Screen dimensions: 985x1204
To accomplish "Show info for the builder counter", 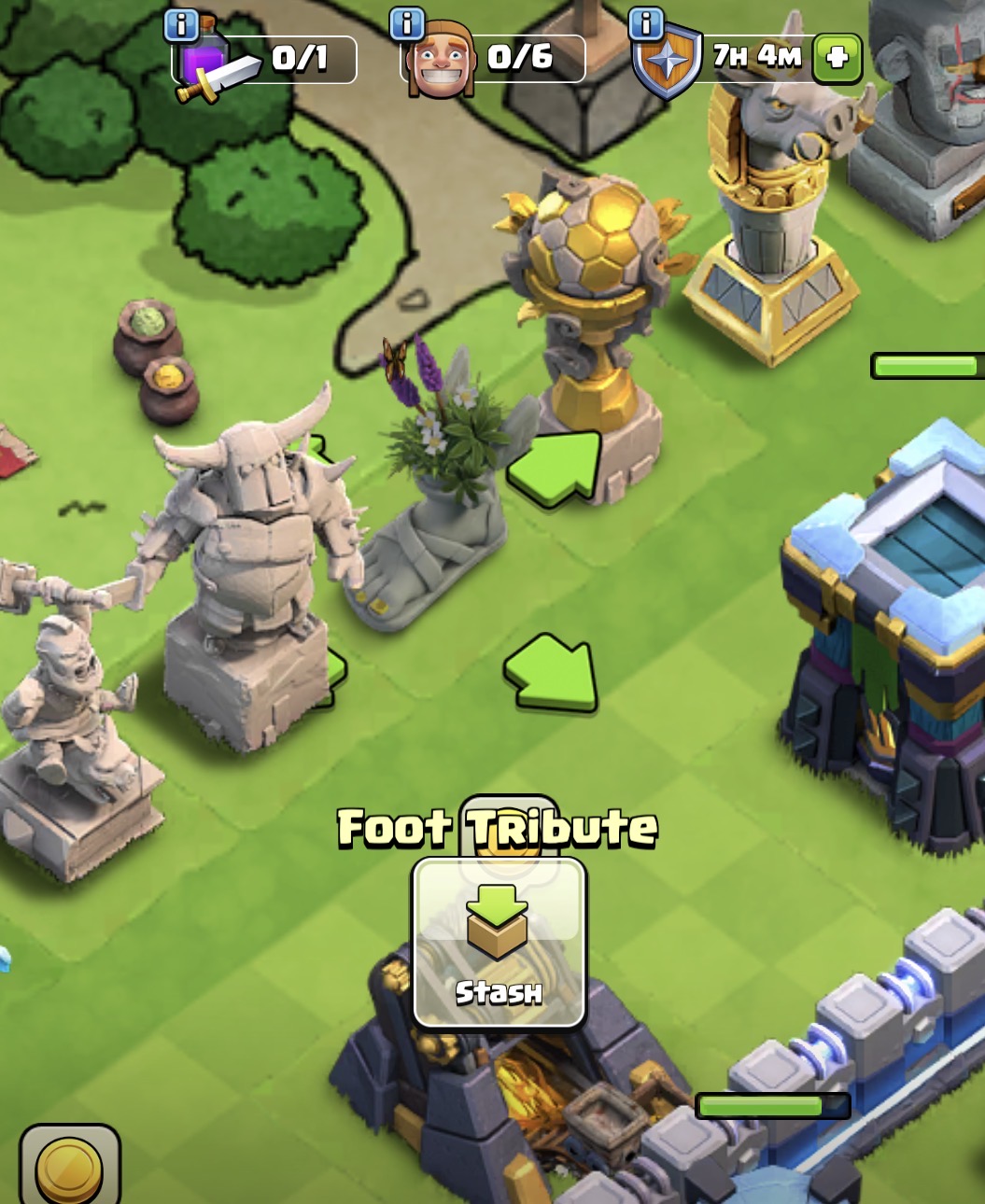I will [407, 24].
